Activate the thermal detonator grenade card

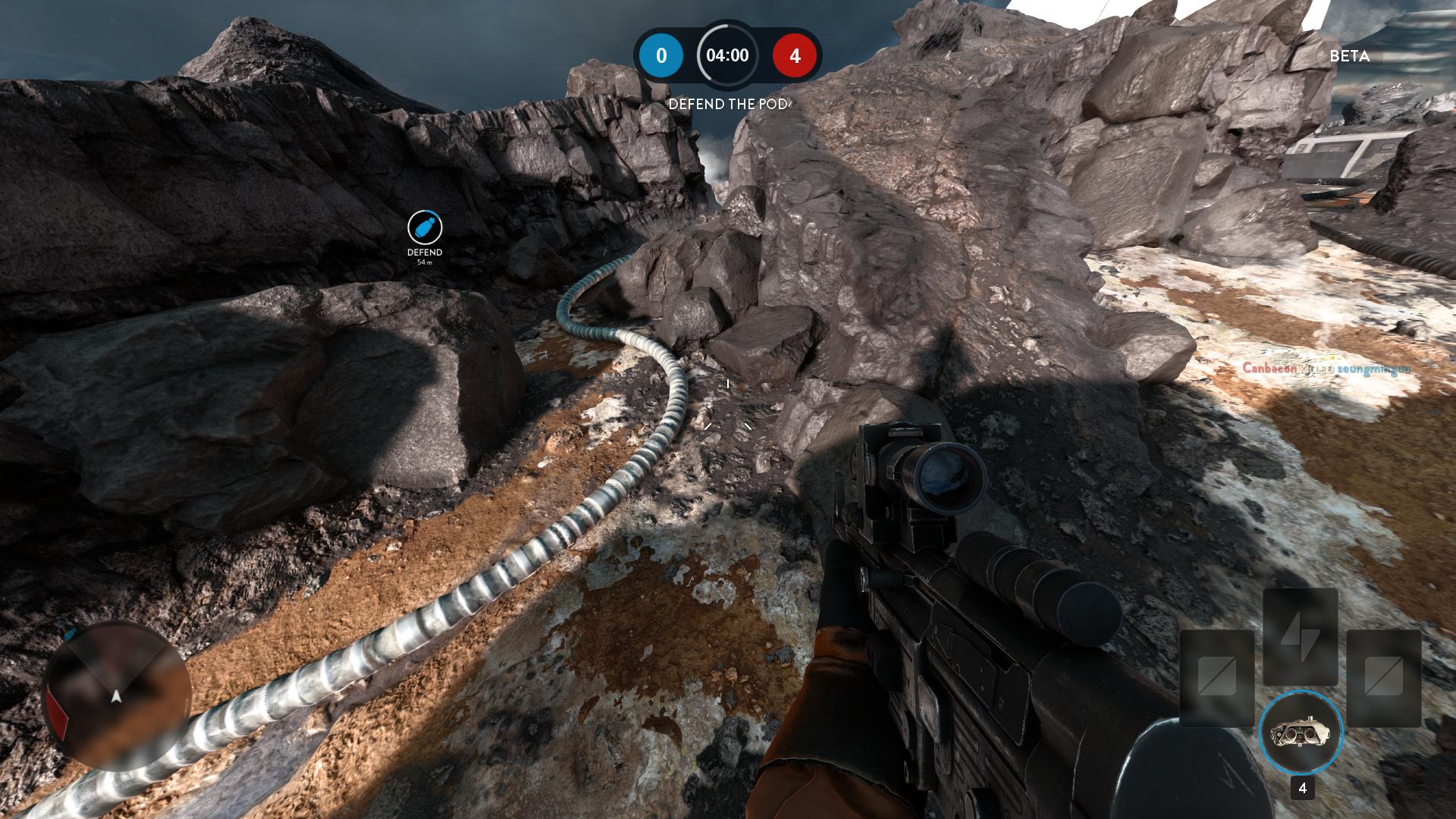[x=1301, y=733]
